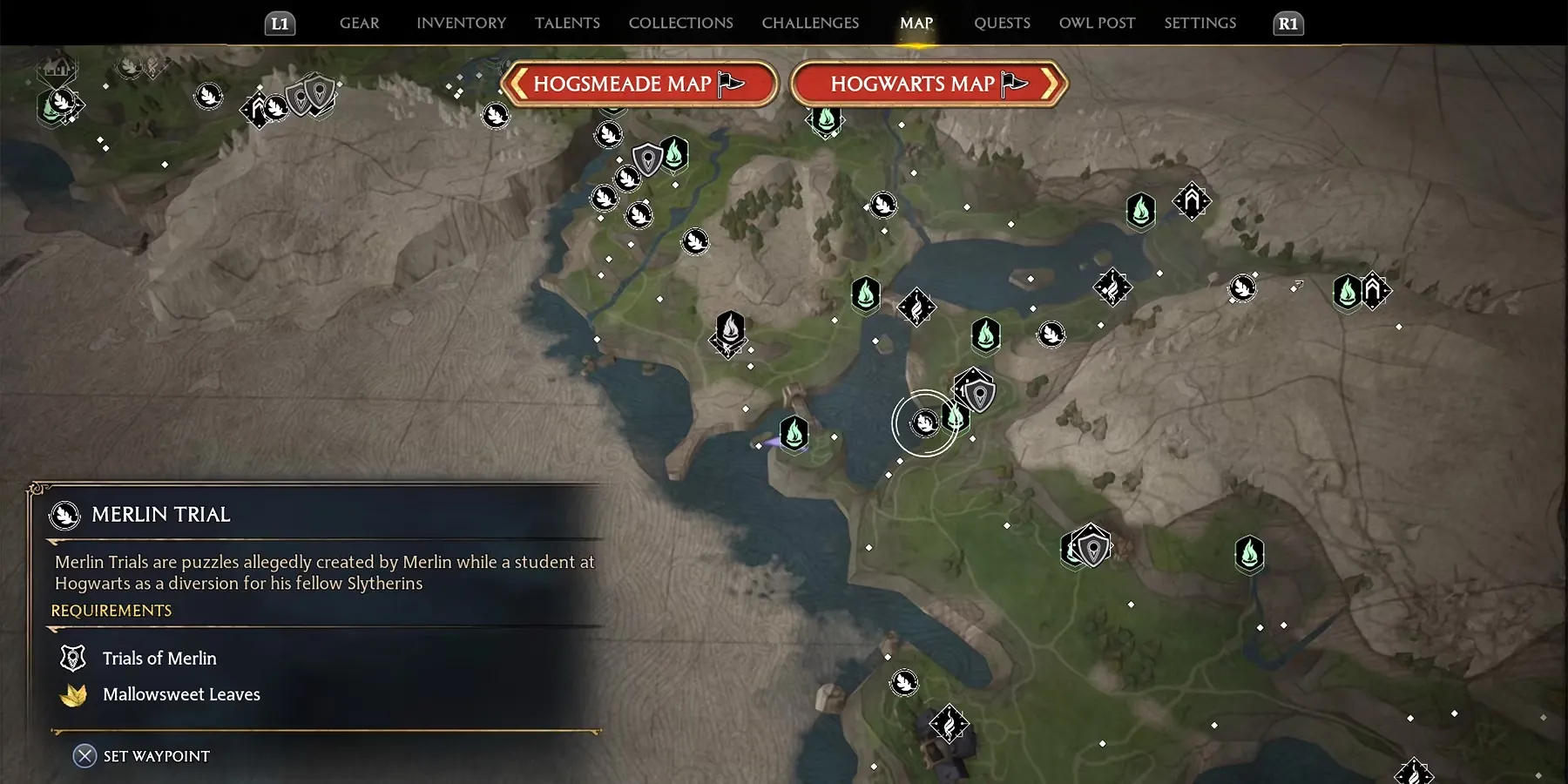1568x784 pixels.
Task: Select the Talents tab
Action: [x=567, y=24]
